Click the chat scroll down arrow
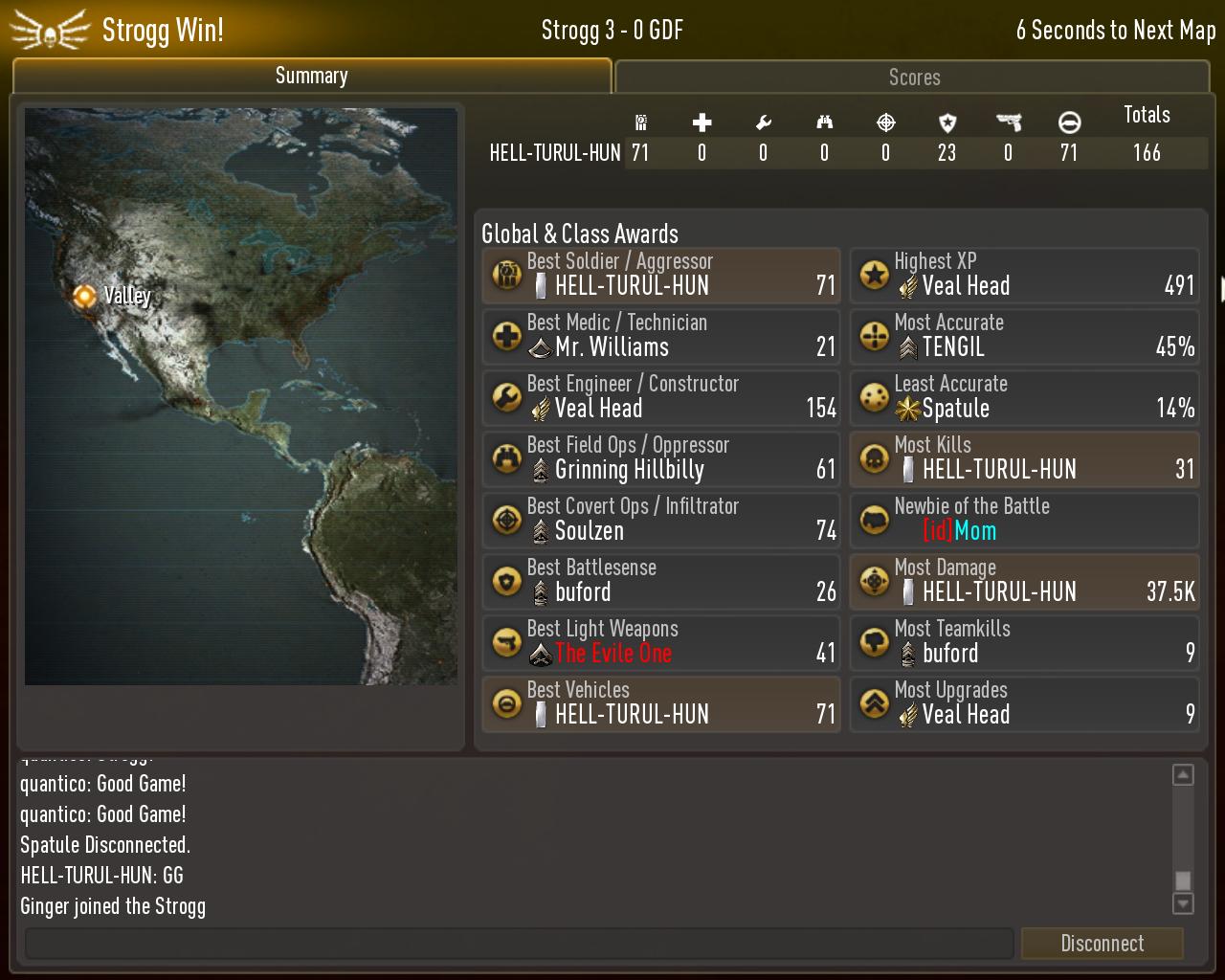The height and width of the screenshot is (980, 1225). 1183,903
